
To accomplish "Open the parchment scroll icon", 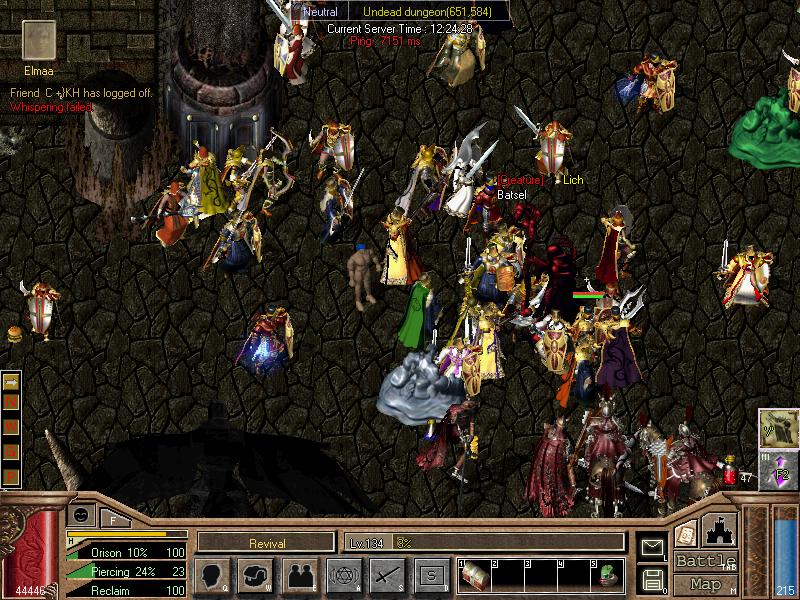I will tap(686, 531).
